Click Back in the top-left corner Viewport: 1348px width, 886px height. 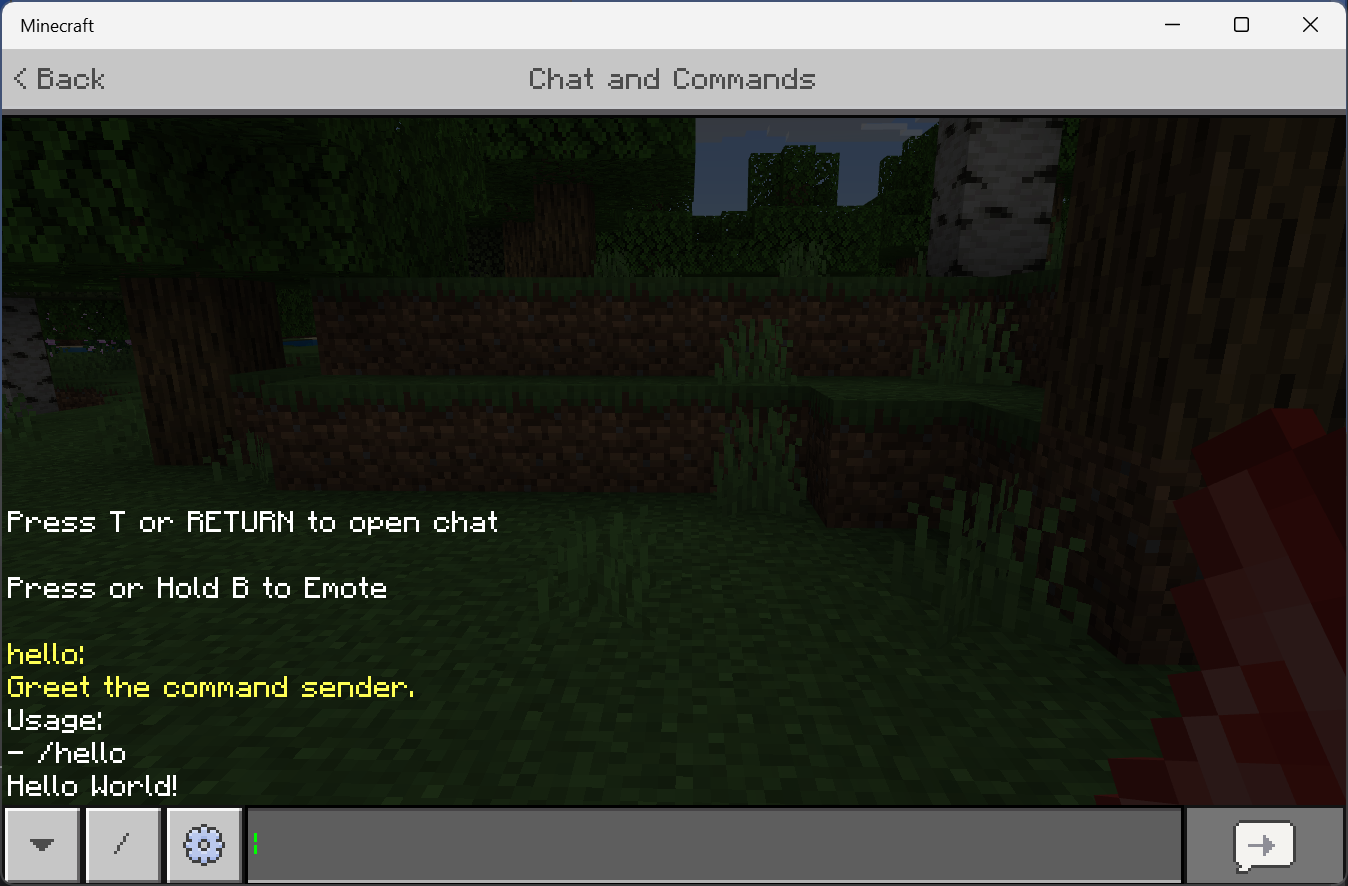point(58,78)
